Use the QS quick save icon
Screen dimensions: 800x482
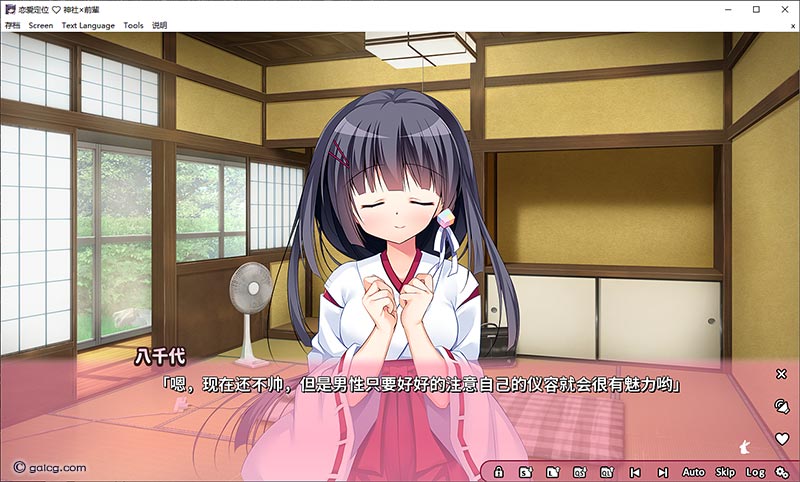580,471
